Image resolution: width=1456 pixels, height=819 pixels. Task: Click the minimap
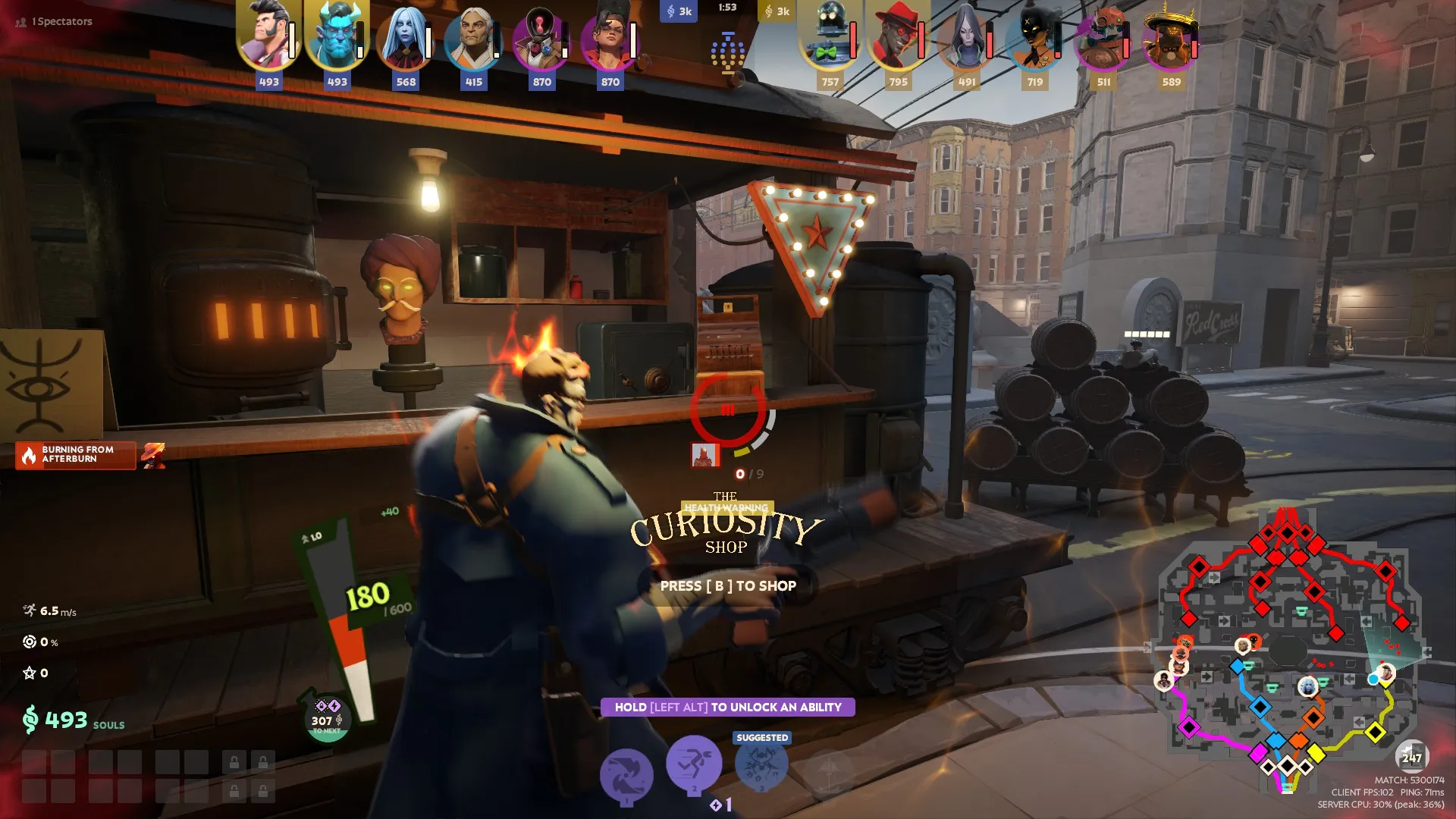click(1287, 652)
